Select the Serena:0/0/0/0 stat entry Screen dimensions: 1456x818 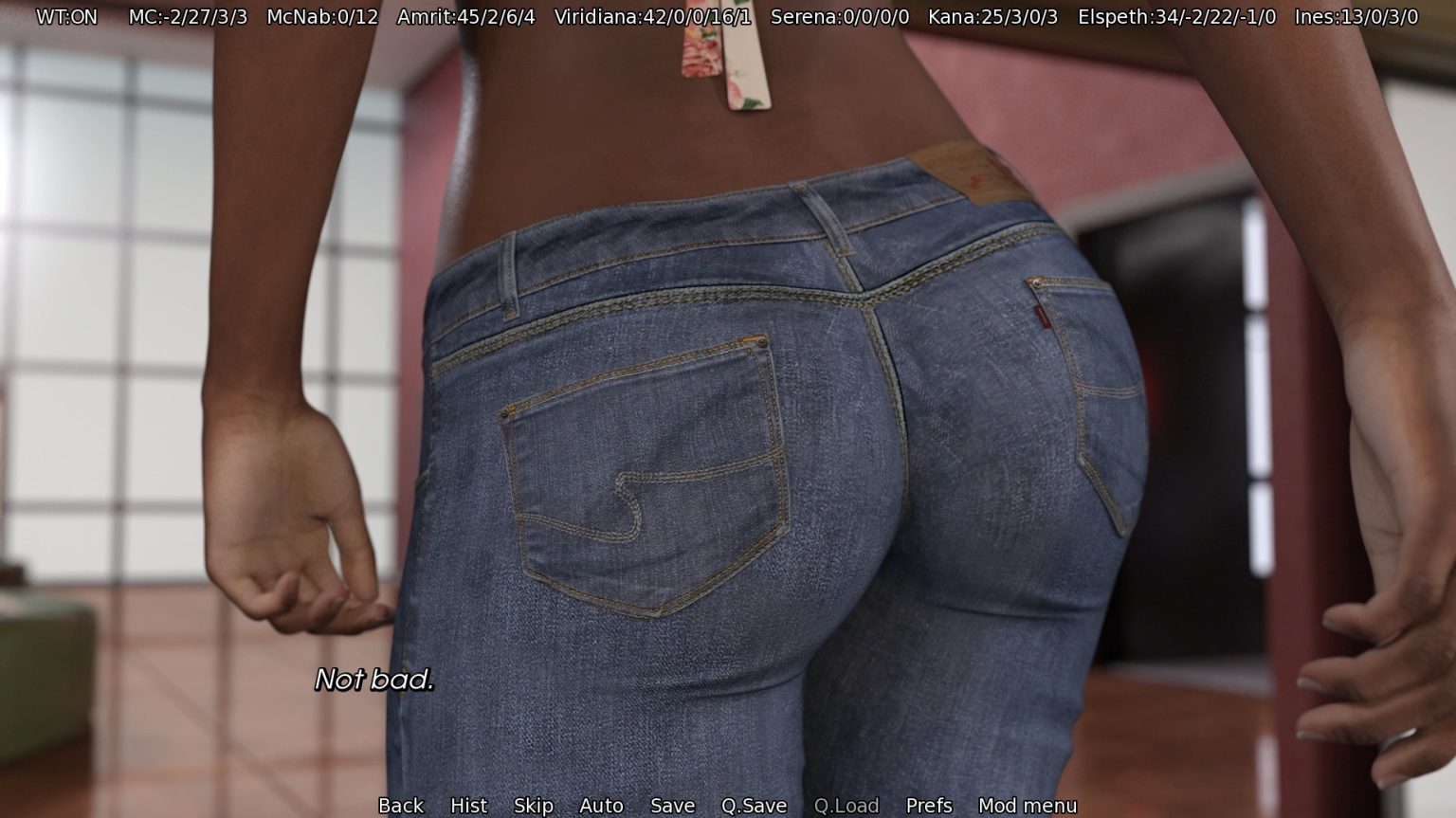click(x=839, y=16)
